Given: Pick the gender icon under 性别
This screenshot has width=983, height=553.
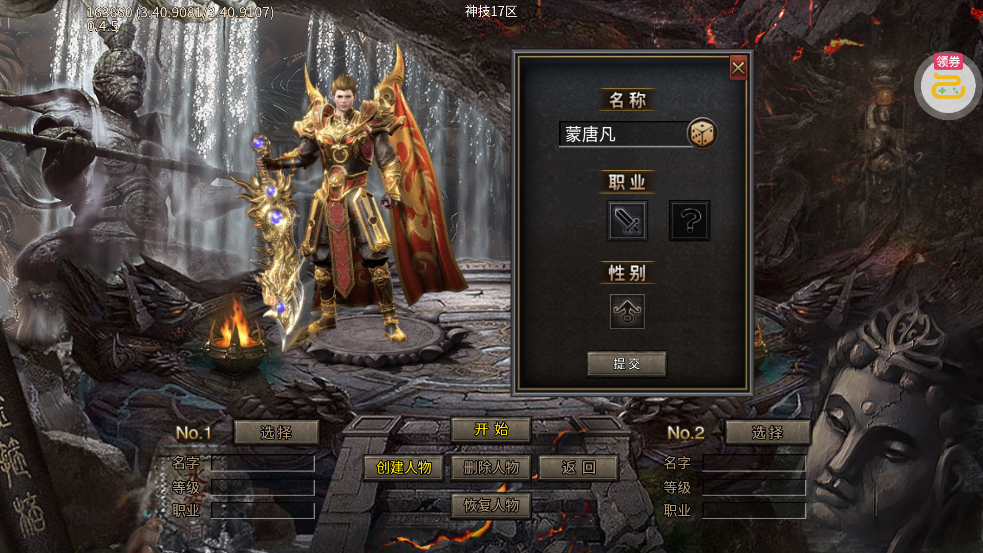Looking at the screenshot, I should 627,311.
